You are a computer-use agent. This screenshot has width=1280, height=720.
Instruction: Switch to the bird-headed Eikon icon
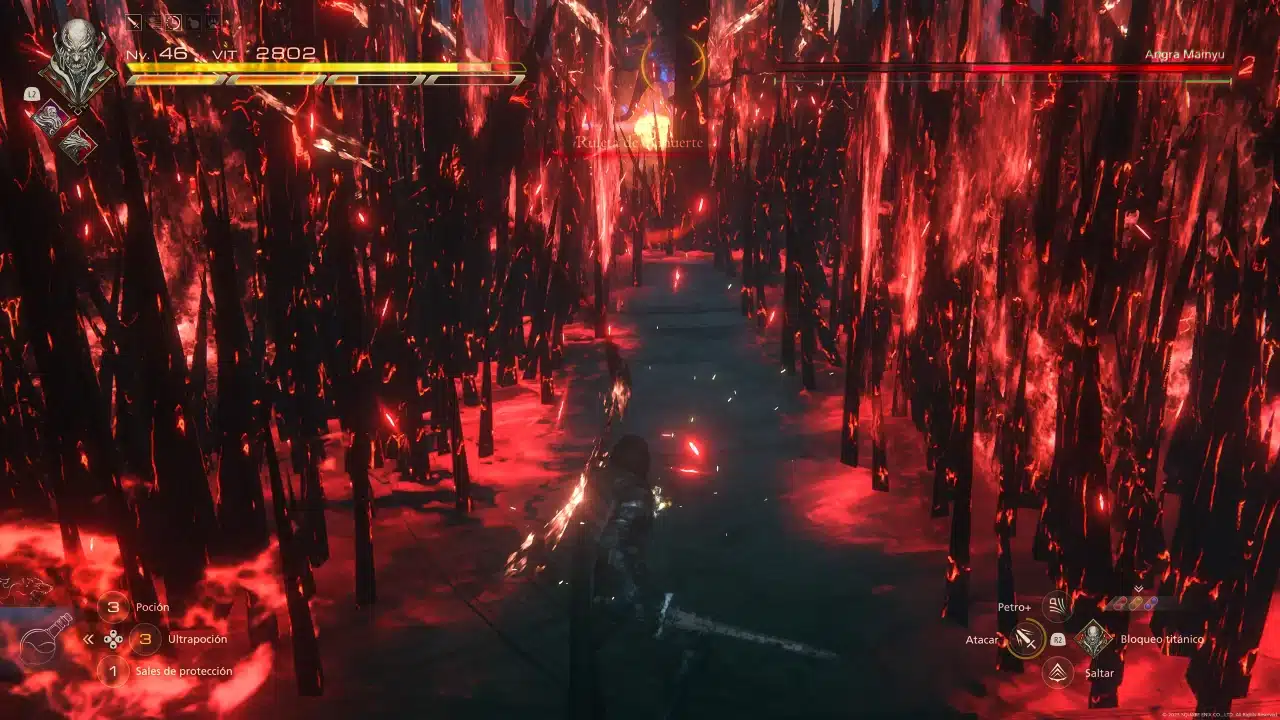[x=76, y=146]
